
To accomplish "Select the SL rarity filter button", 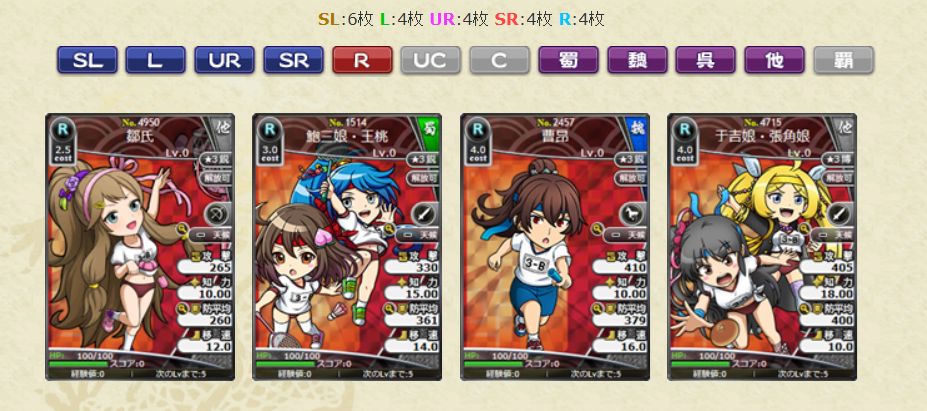I will click(x=87, y=60).
